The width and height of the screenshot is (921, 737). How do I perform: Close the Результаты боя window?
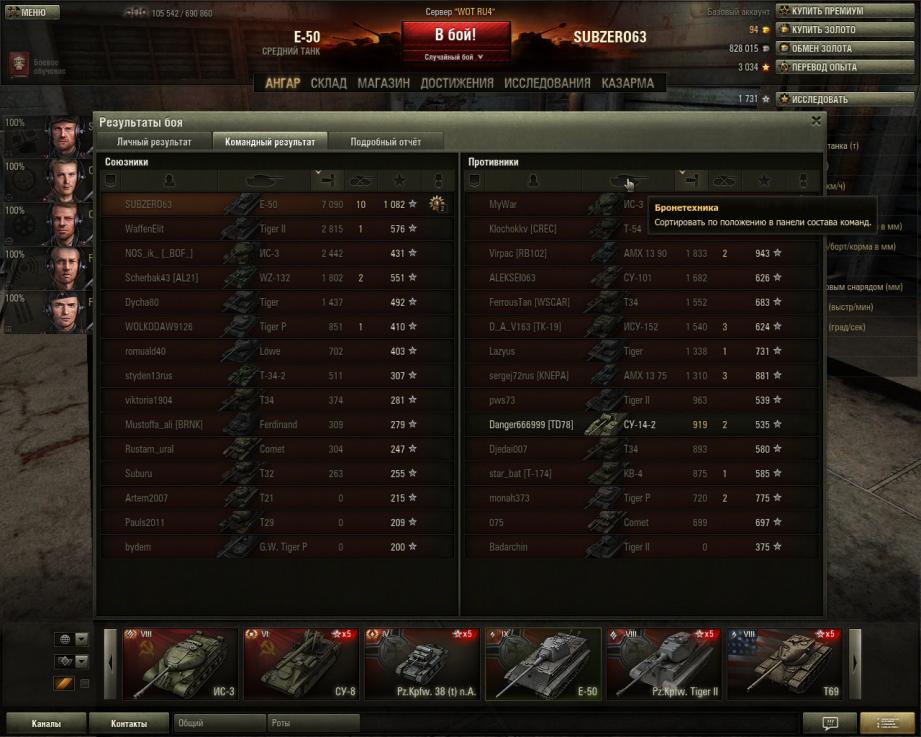pos(816,121)
